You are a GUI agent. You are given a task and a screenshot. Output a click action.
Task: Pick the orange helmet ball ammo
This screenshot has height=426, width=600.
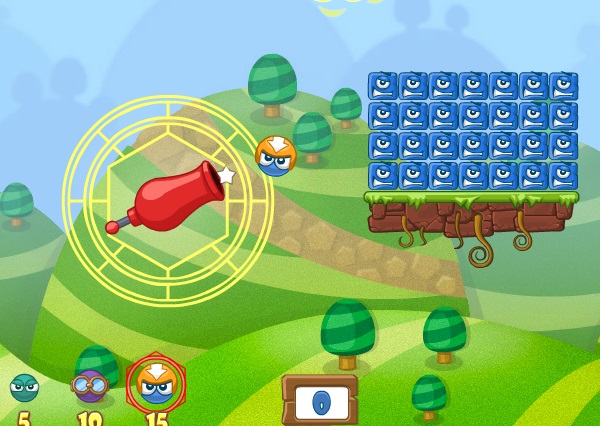(x=155, y=383)
